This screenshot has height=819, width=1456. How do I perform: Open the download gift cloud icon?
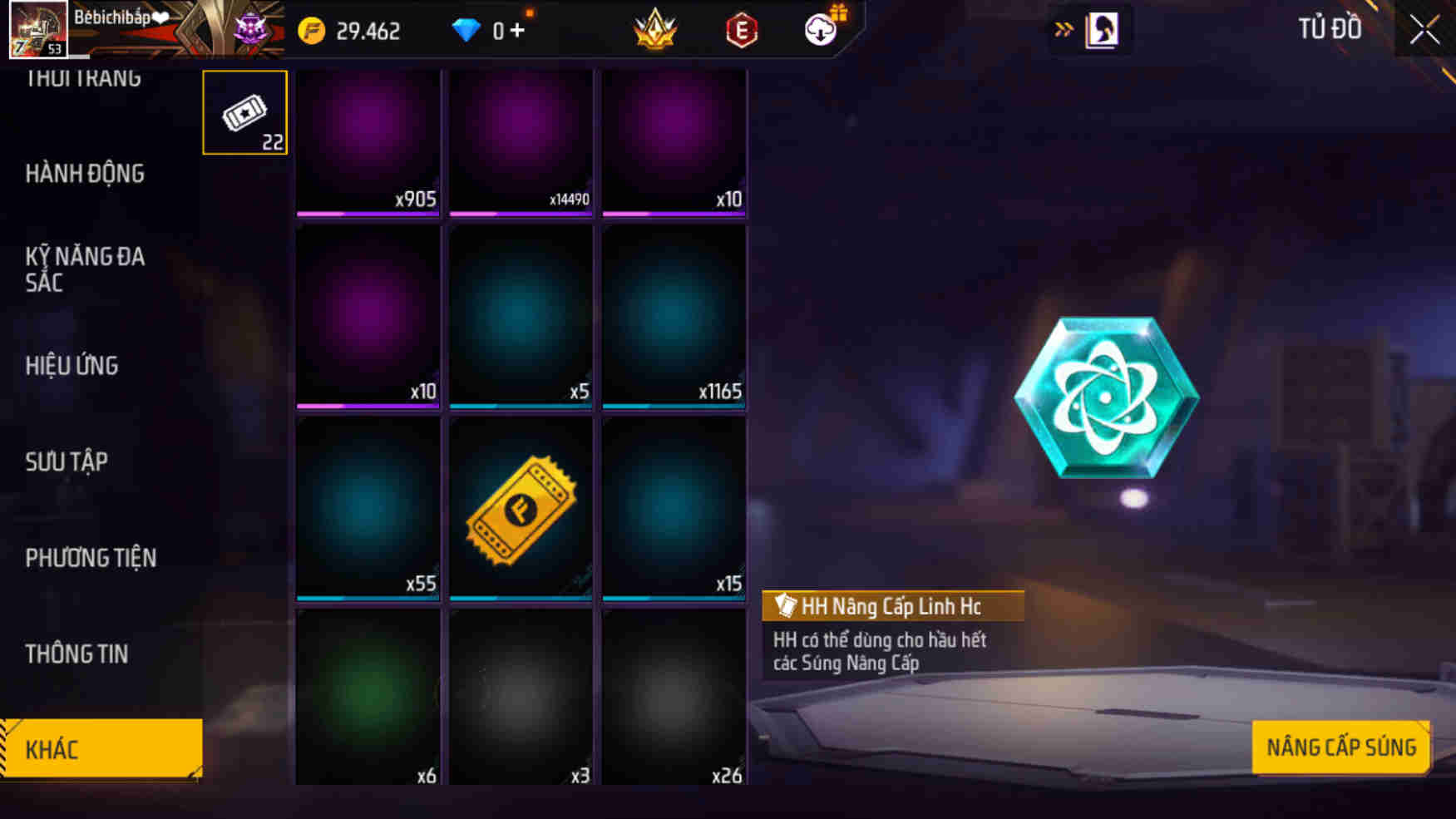[x=820, y=32]
